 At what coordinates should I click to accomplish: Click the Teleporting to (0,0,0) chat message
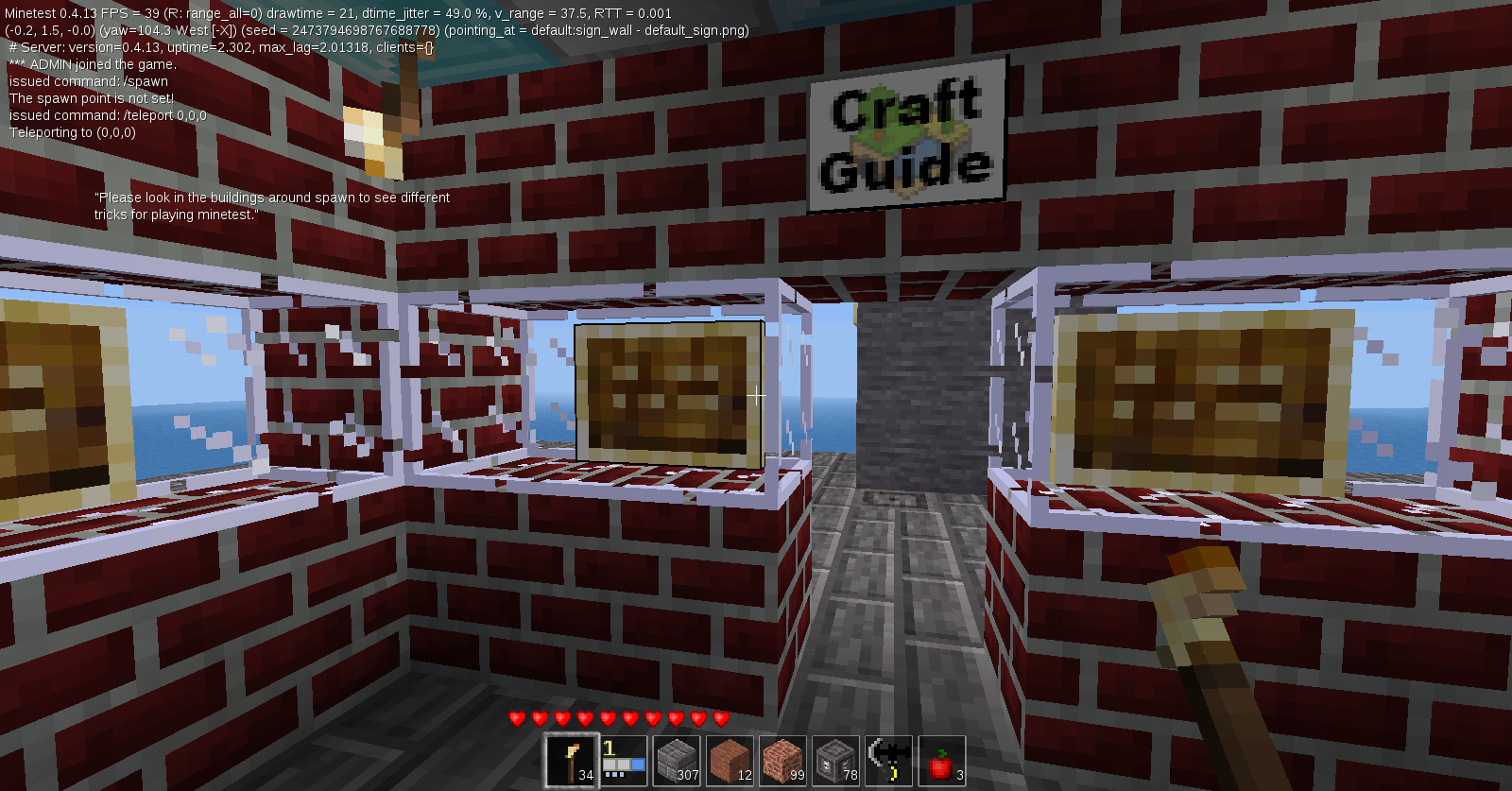tap(73, 132)
